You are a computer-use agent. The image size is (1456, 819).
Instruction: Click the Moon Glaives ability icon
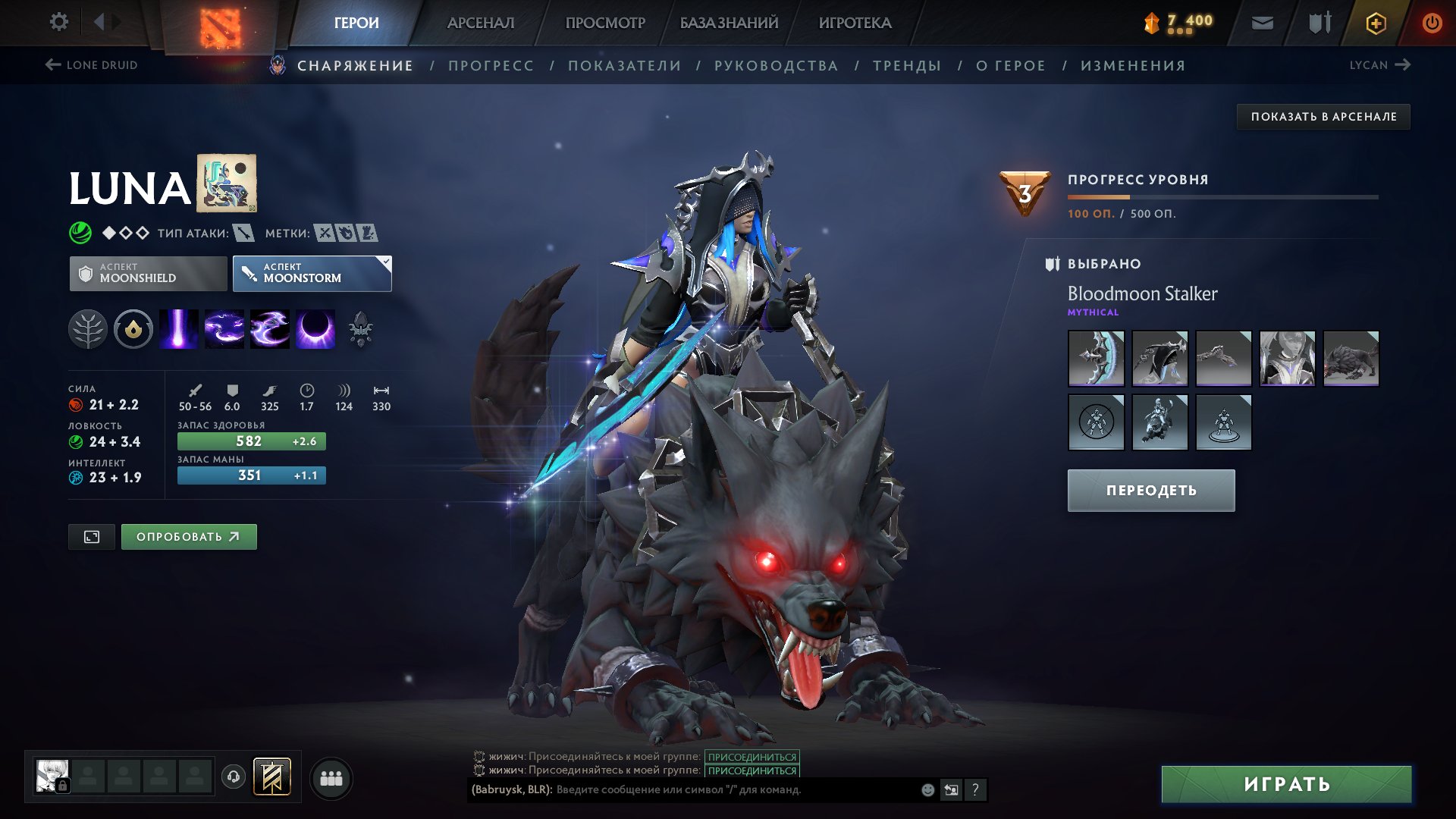point(226,329)
